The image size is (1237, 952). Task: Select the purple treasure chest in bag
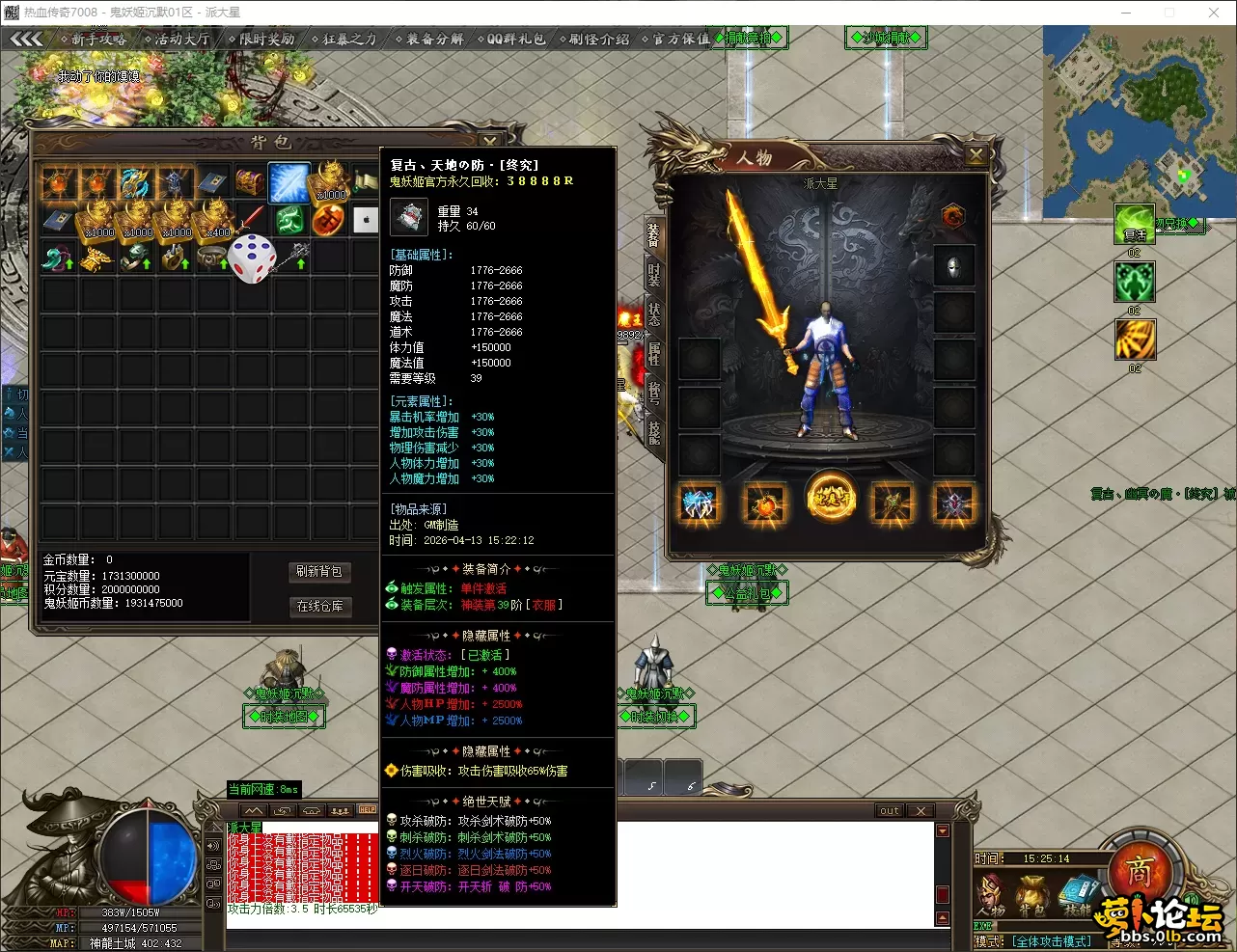click(x=250, y=182)
